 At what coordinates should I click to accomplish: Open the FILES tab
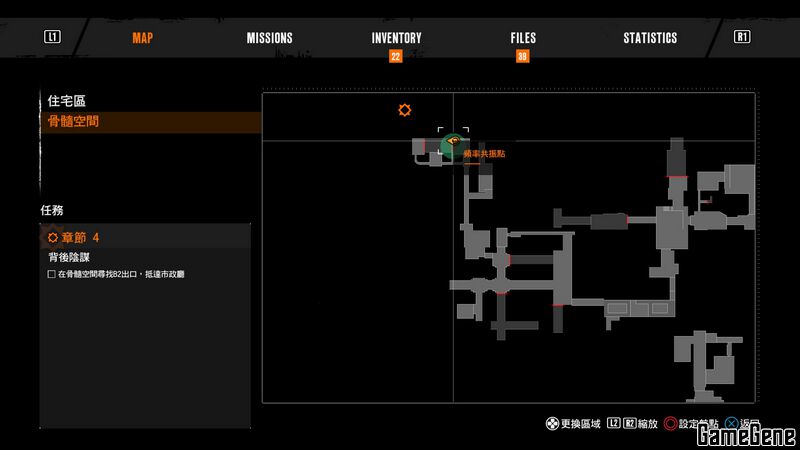click(x=523, y=38)
